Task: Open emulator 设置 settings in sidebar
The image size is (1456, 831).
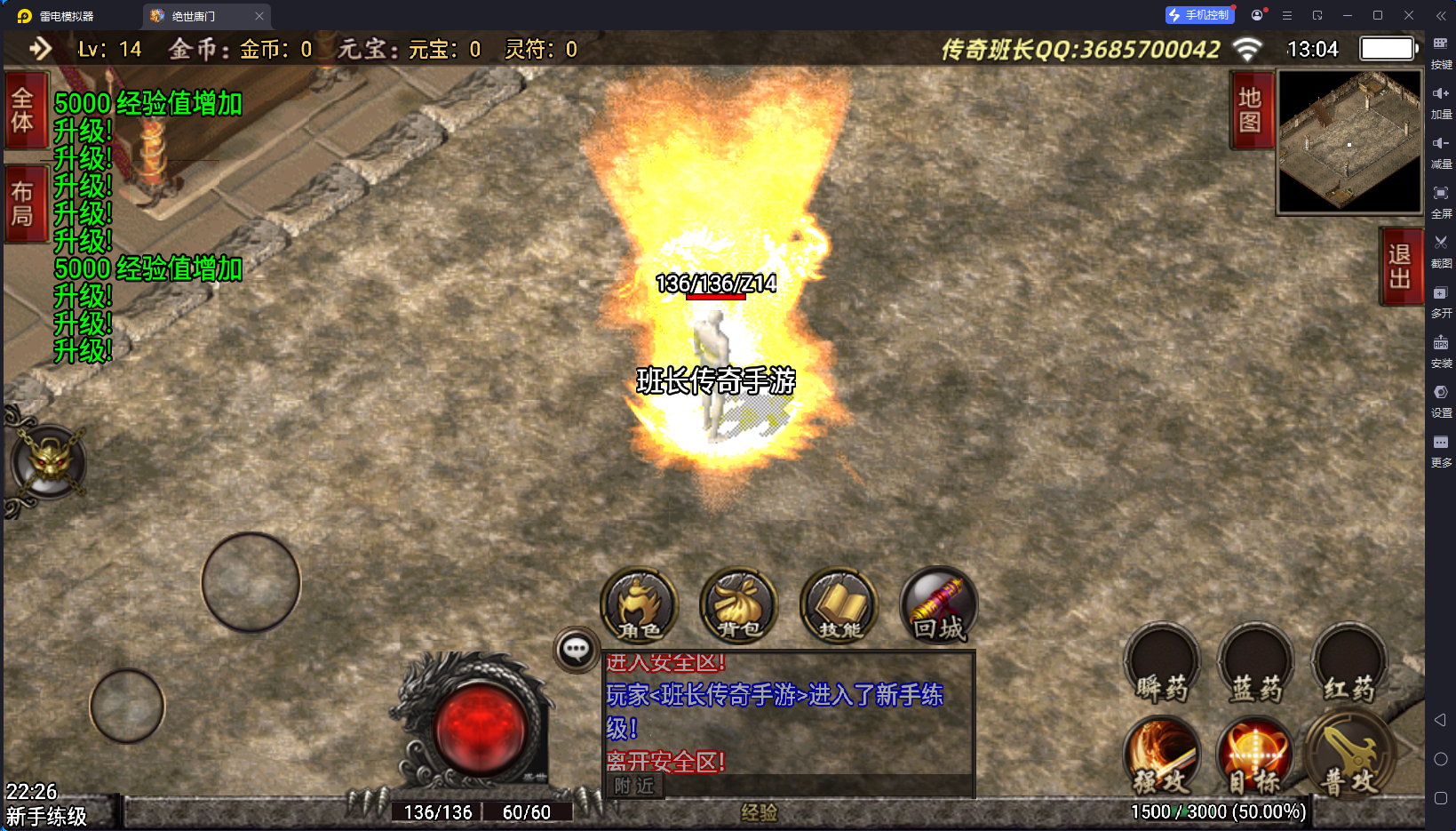Action: point(1441,398)
